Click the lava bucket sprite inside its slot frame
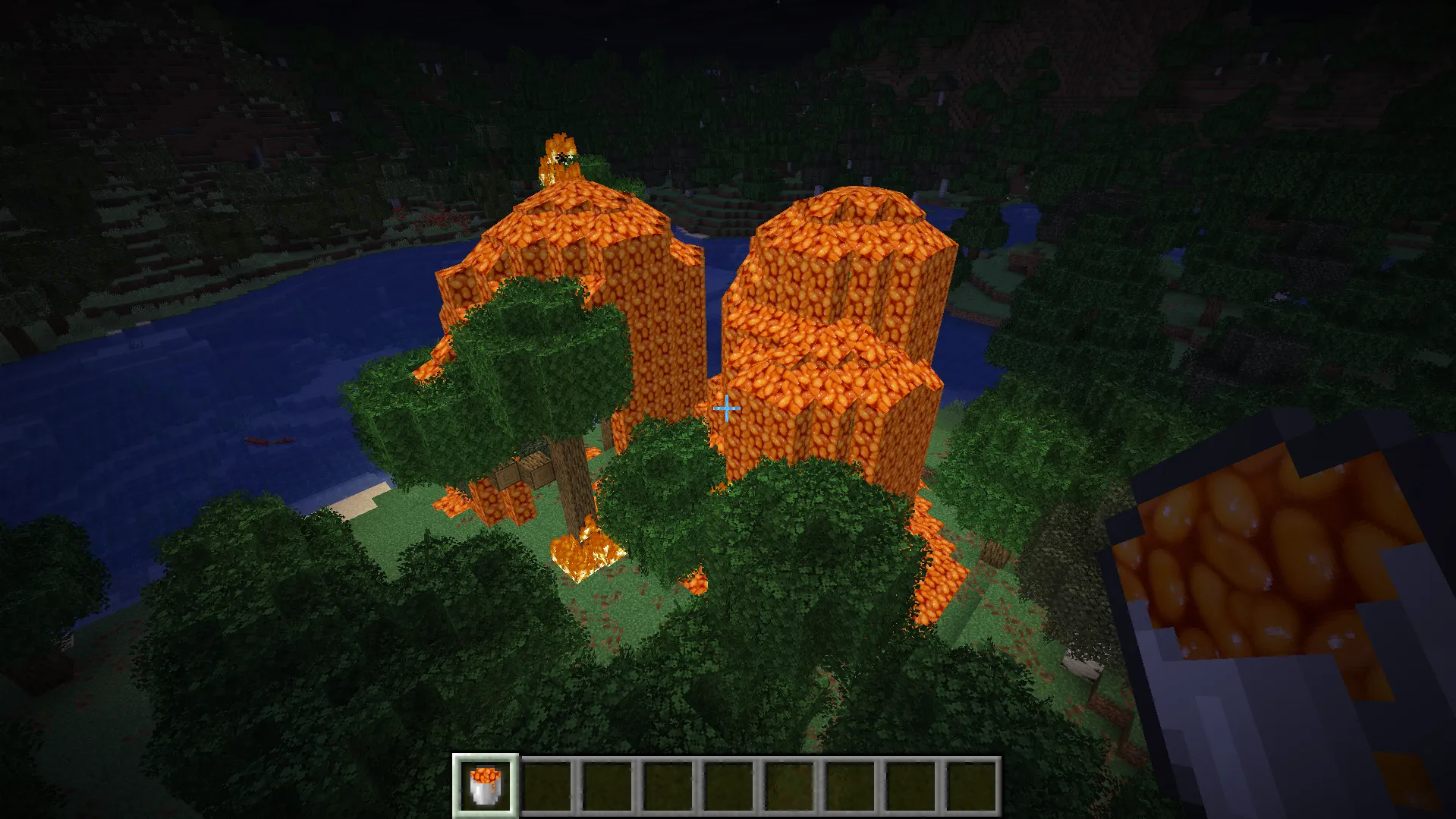 [x=486, y=787]
